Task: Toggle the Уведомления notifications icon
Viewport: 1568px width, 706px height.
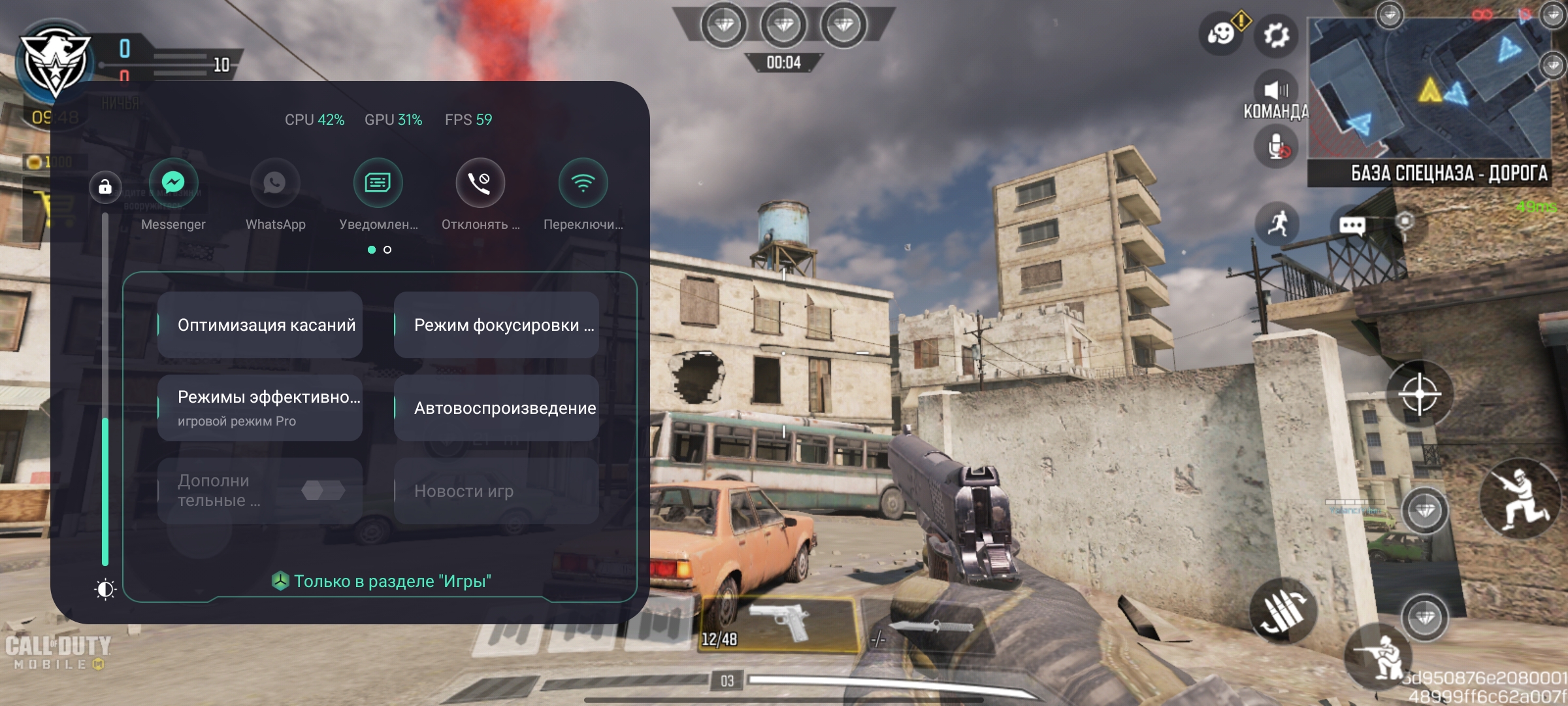Action: coord(378,183)
